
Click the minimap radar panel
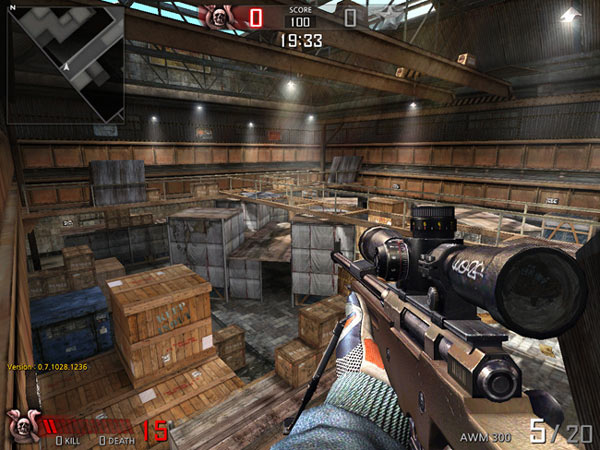(65, 63)
